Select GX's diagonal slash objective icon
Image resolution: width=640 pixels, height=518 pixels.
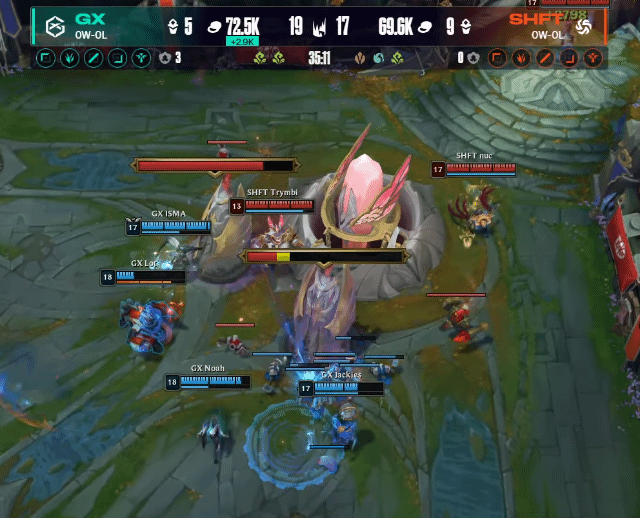tap(94, 58)
